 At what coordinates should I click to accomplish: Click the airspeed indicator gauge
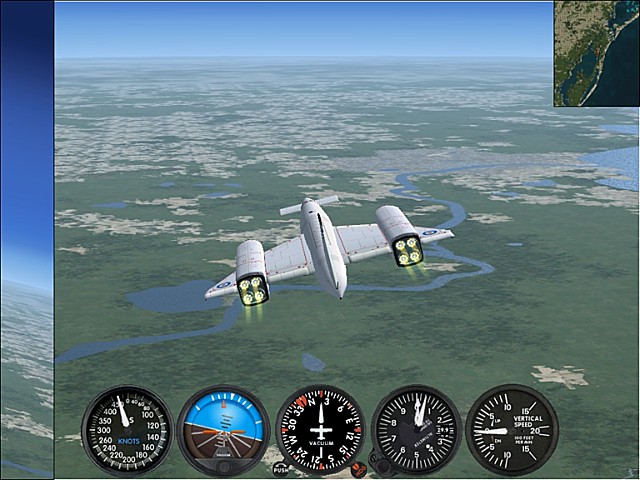coord(127,430)
